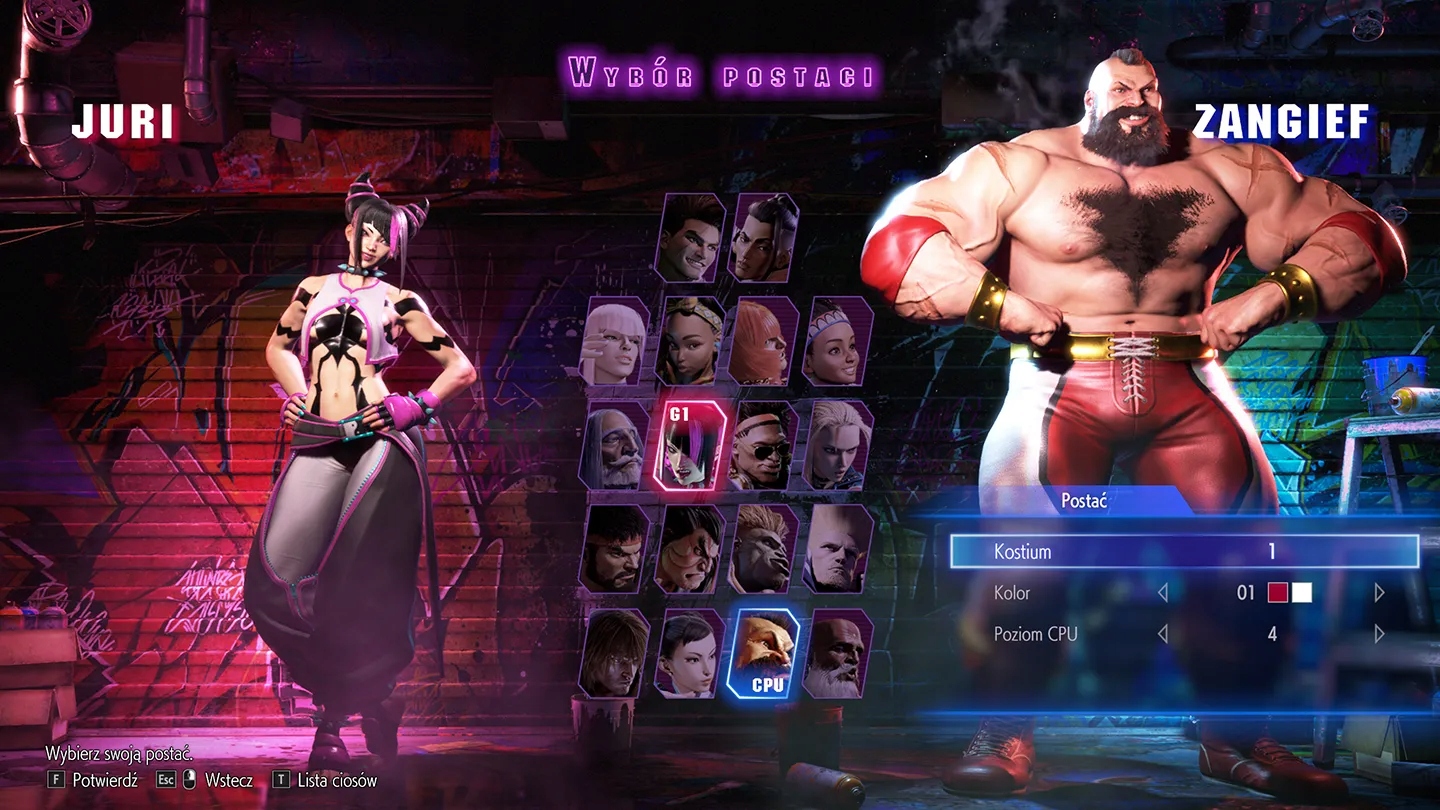This screenshot has height=810, width=1440.
Task: Open the Kostium row in Postać panel
Action: (1184, 551)
